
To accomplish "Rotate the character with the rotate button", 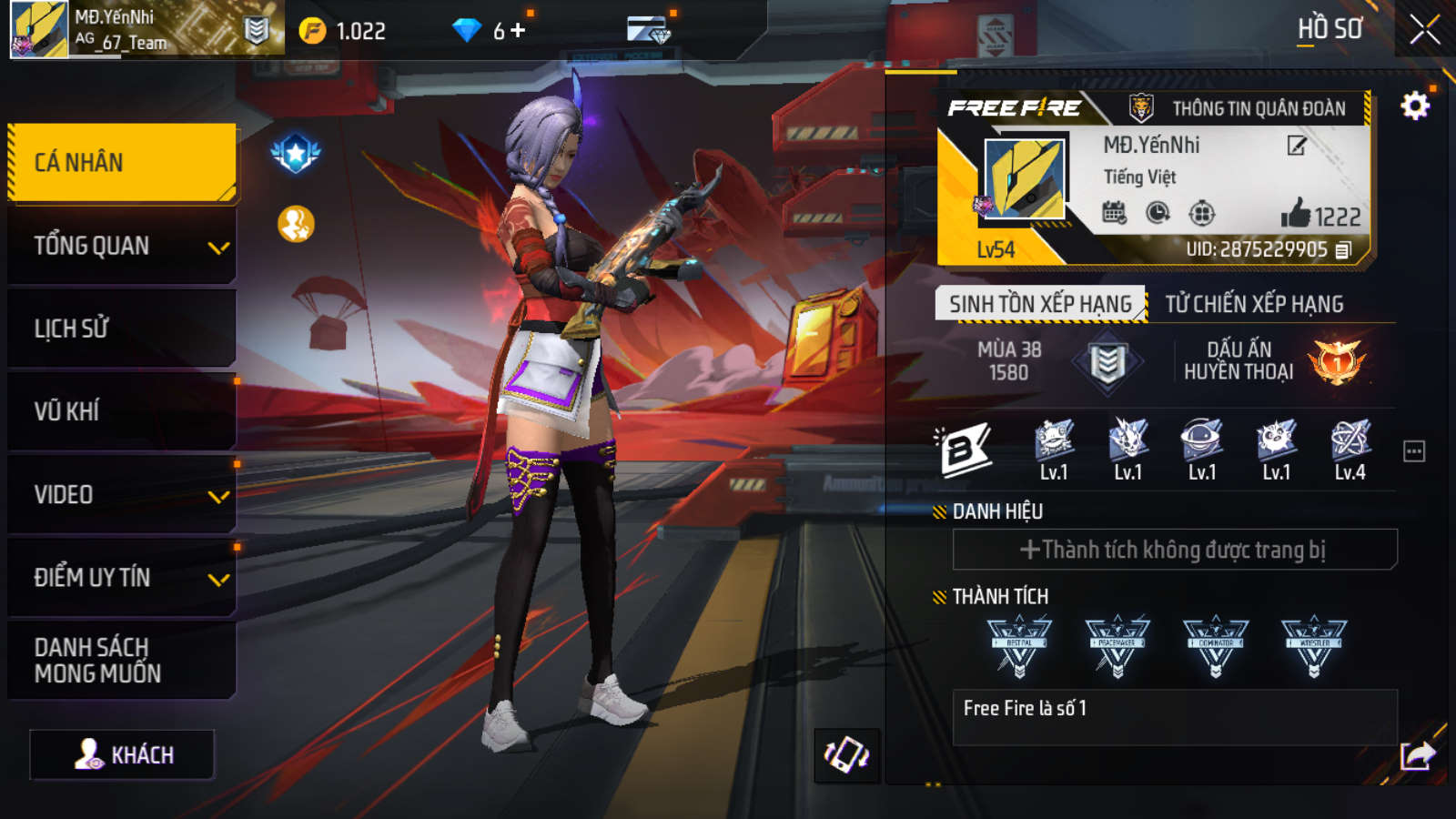I will 846,755.
